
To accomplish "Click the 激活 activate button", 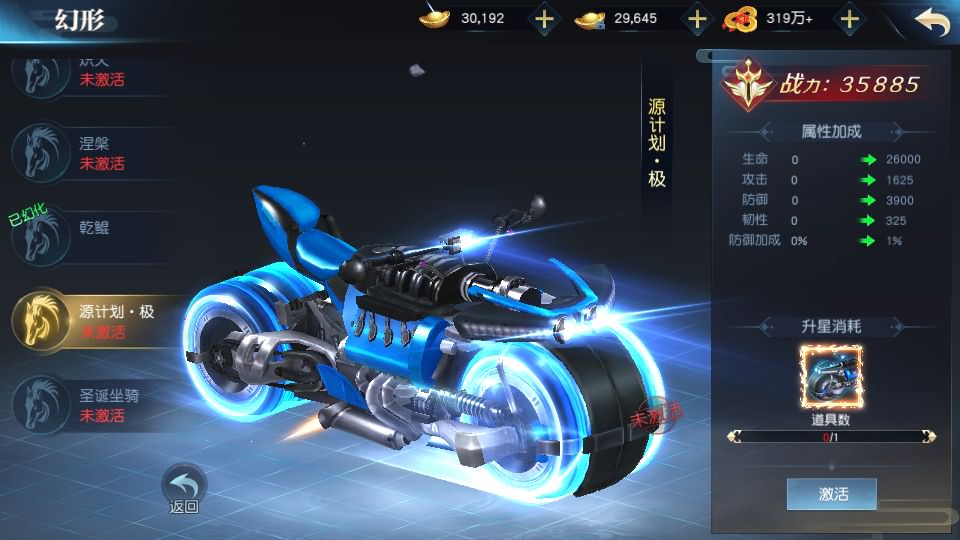I will click(x=831, y=494).
